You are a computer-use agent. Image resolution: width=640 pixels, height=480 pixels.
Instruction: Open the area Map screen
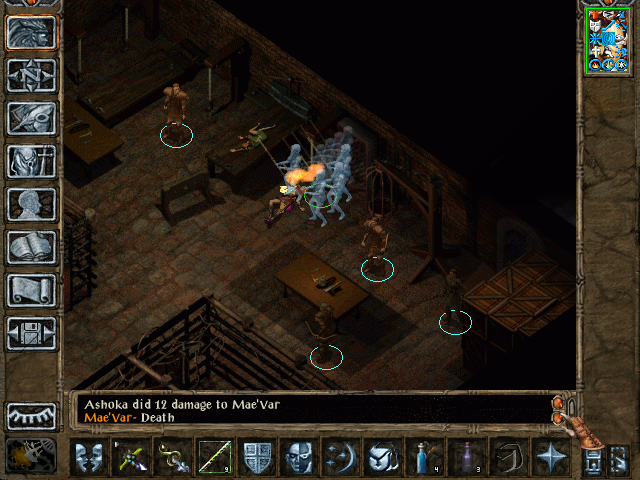point(32,75)
